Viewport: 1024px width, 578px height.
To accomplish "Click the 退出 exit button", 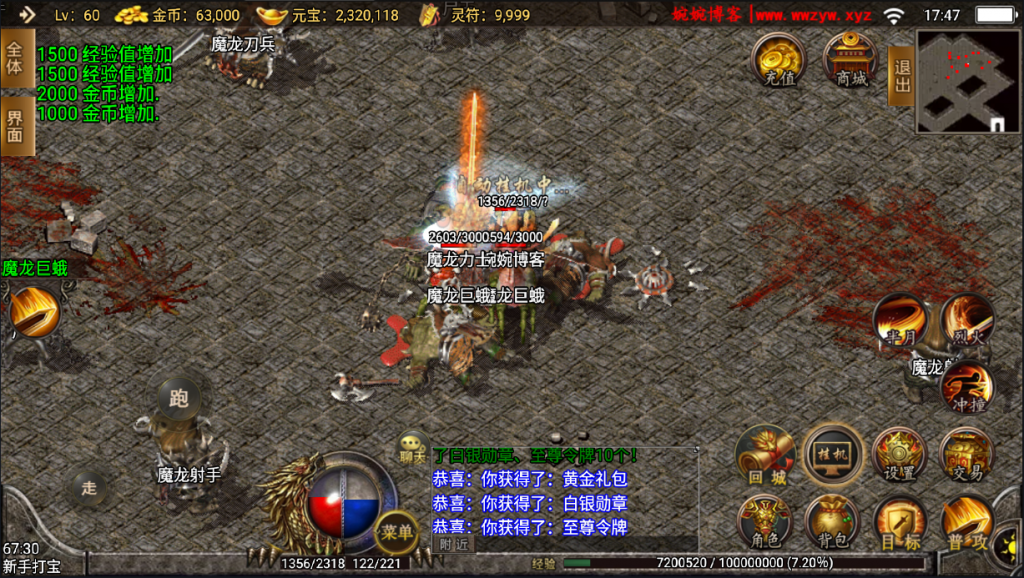I will tap(901, 75).
